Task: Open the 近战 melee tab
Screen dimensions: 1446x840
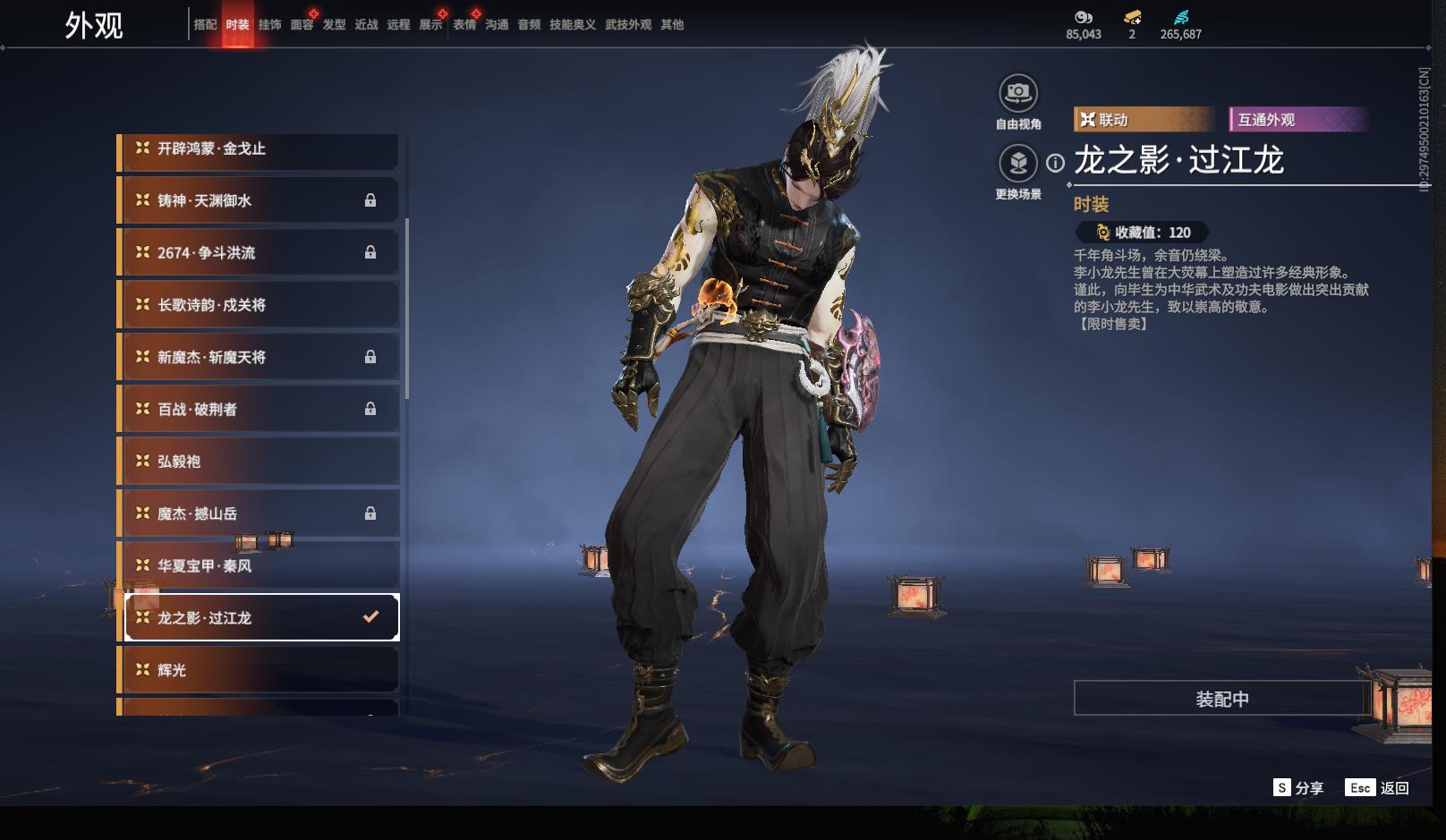Action: [x=366, y=25]
